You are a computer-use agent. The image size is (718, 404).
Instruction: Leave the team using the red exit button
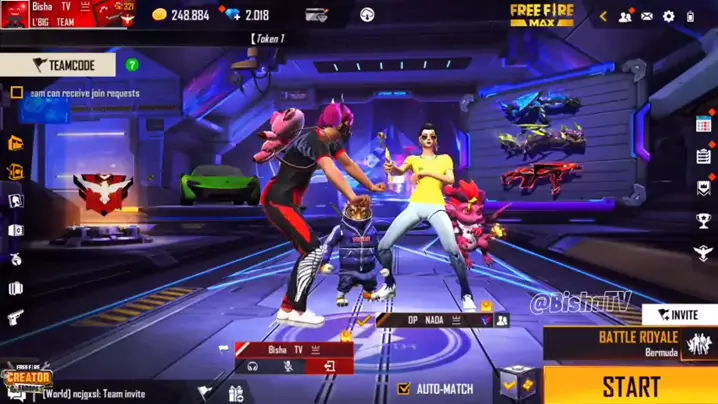coord(329,367)
